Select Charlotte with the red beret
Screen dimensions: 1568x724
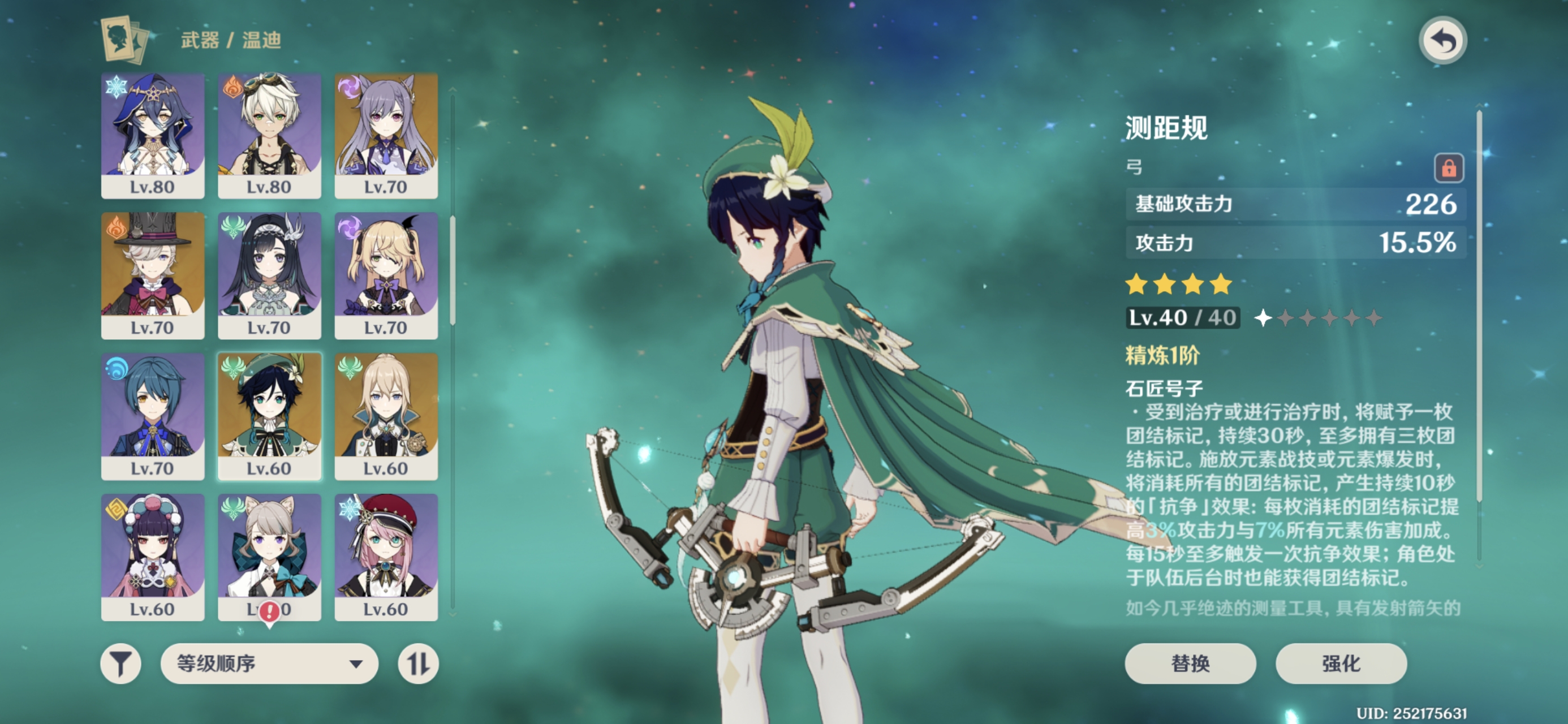pyautogui.click(x=386, y=557)
